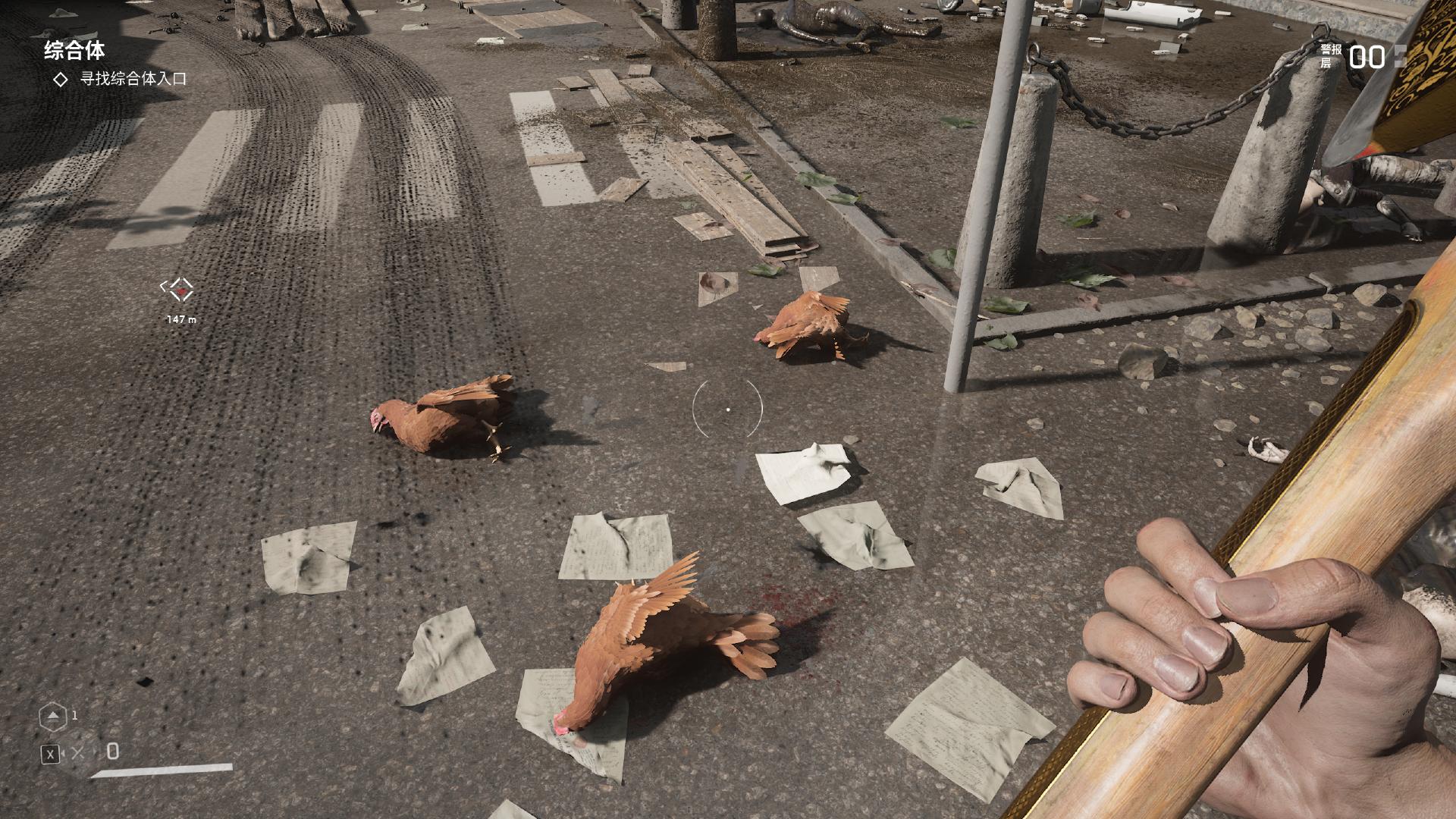Click the crossed tools throwable slot icon

(78, 753)
